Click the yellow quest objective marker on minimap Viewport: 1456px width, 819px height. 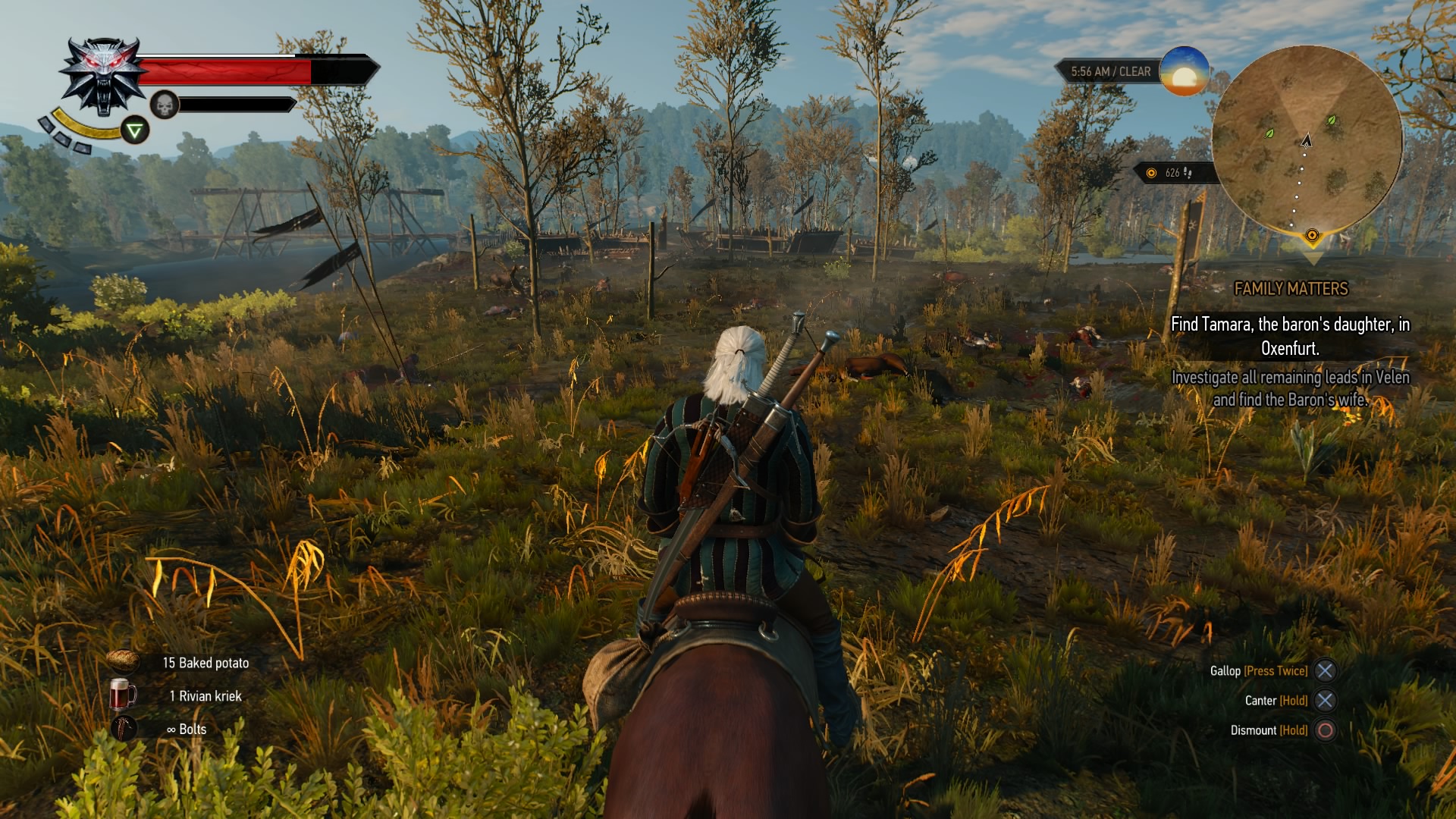click(x=1312, y=236)
